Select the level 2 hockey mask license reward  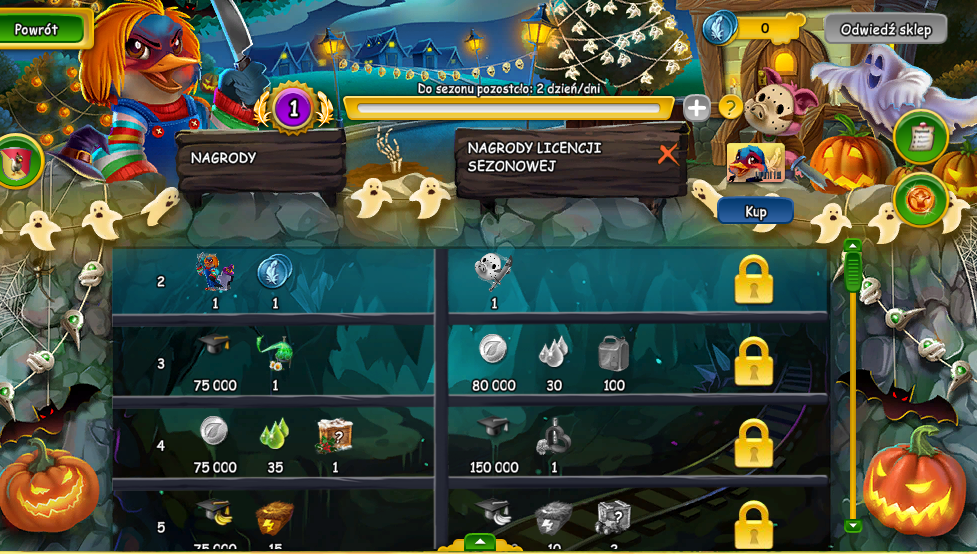[x=494, y=270]
